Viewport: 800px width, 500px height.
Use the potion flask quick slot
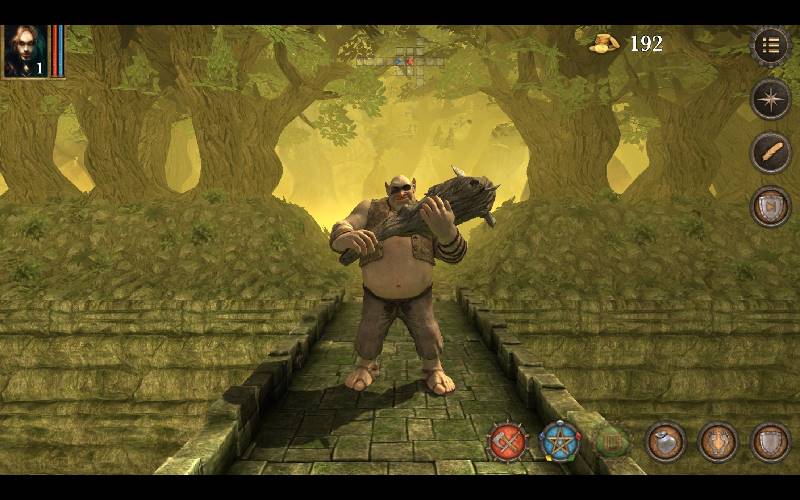[x=665, y=441]
